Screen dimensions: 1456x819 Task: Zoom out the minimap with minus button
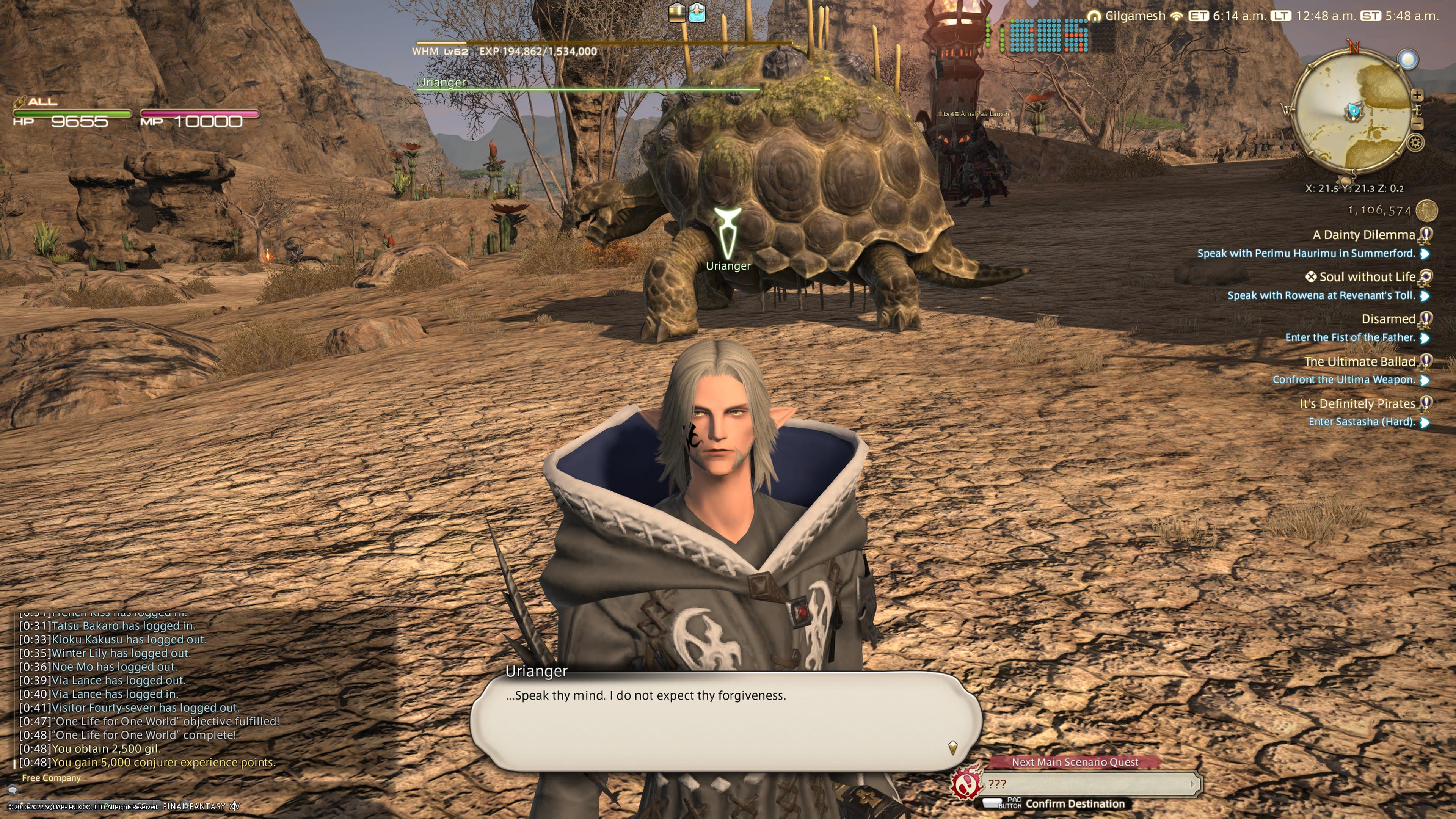[x=1417, y=122]
